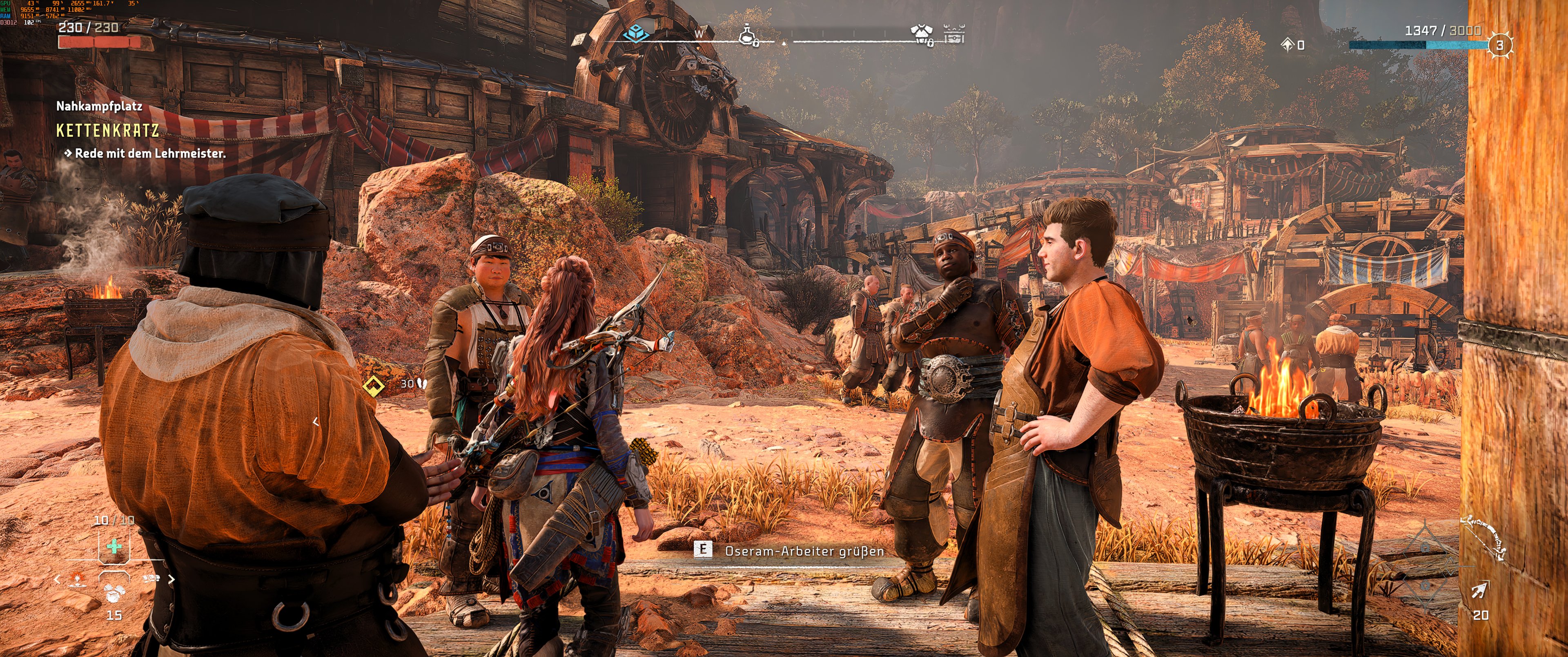Click the level 3 badge
The height and width of the screenshot is (657, 1568).
point(1500,45)
